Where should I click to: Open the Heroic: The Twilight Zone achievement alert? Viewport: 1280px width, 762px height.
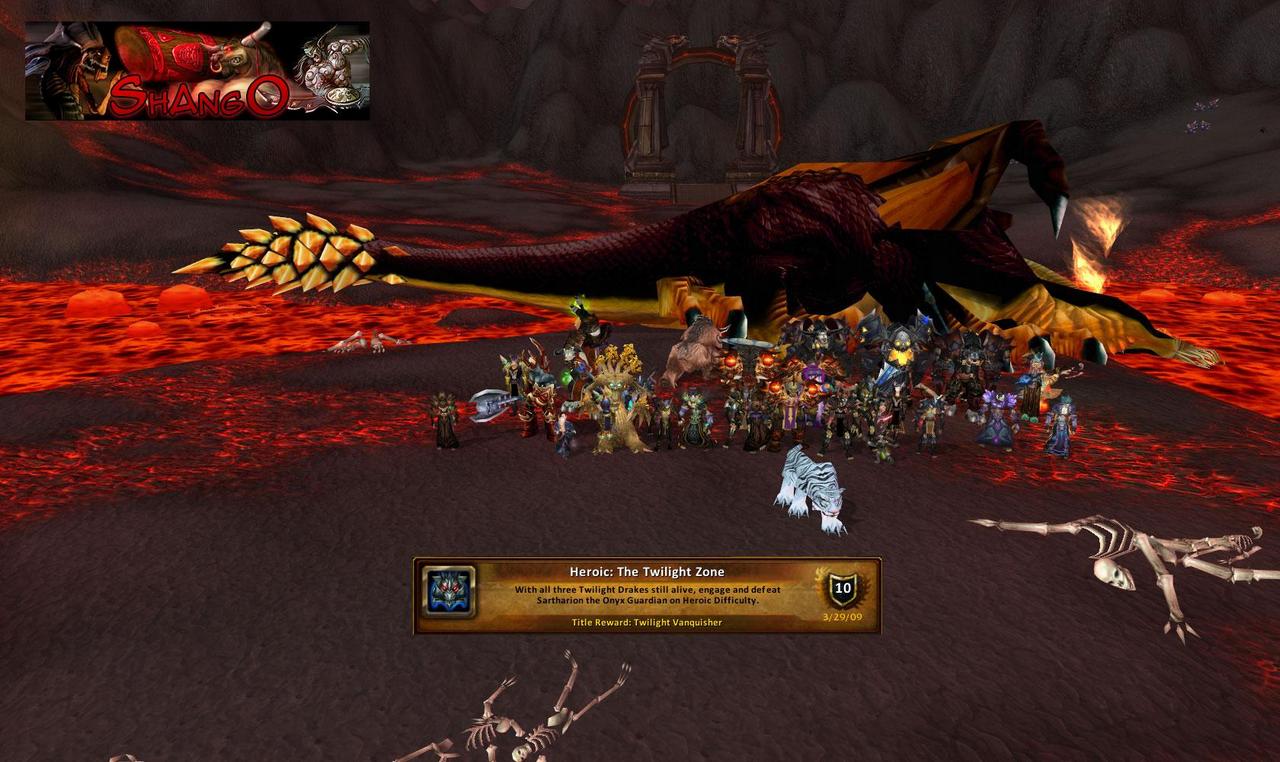(x=646, y=595)
